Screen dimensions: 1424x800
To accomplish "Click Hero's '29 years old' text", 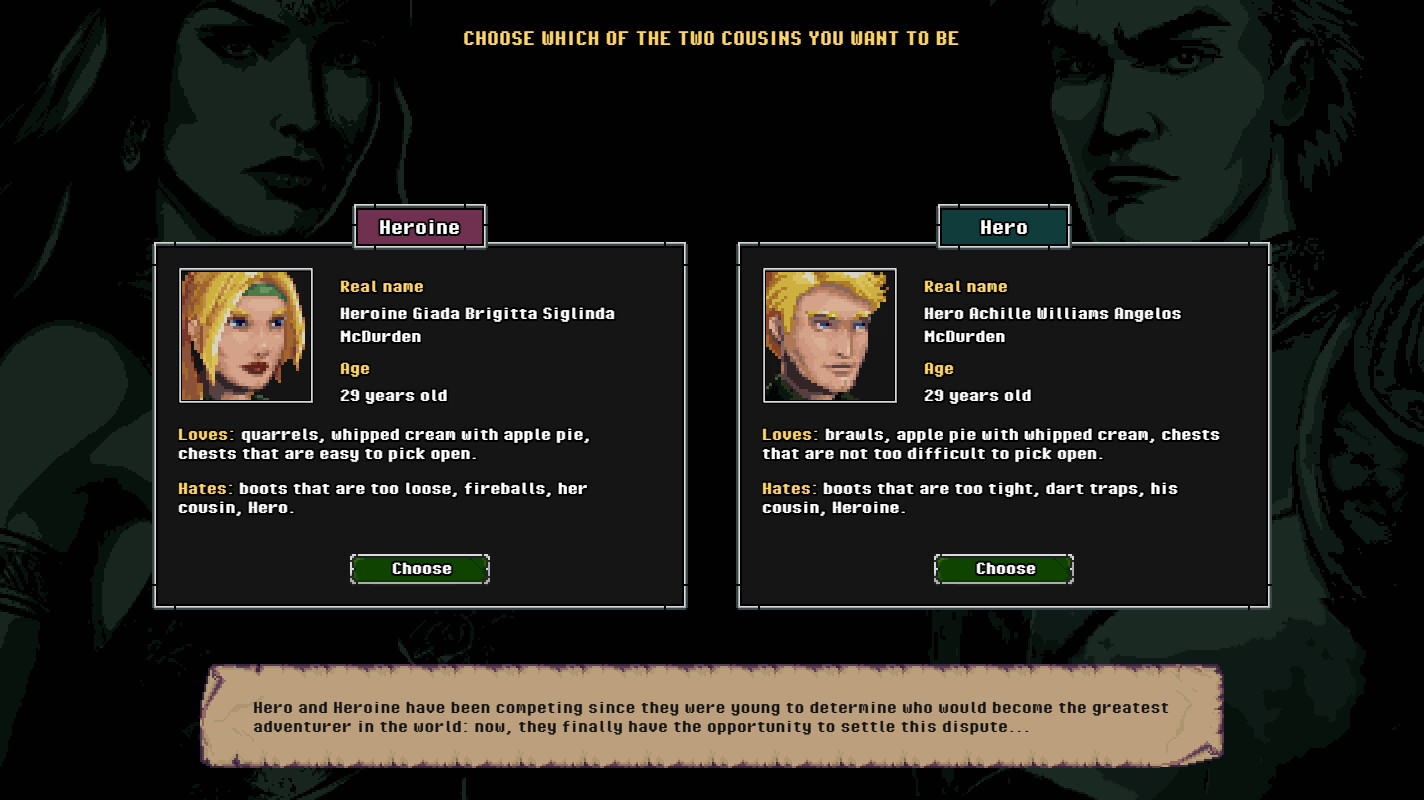I will click(x=978, y=395).
